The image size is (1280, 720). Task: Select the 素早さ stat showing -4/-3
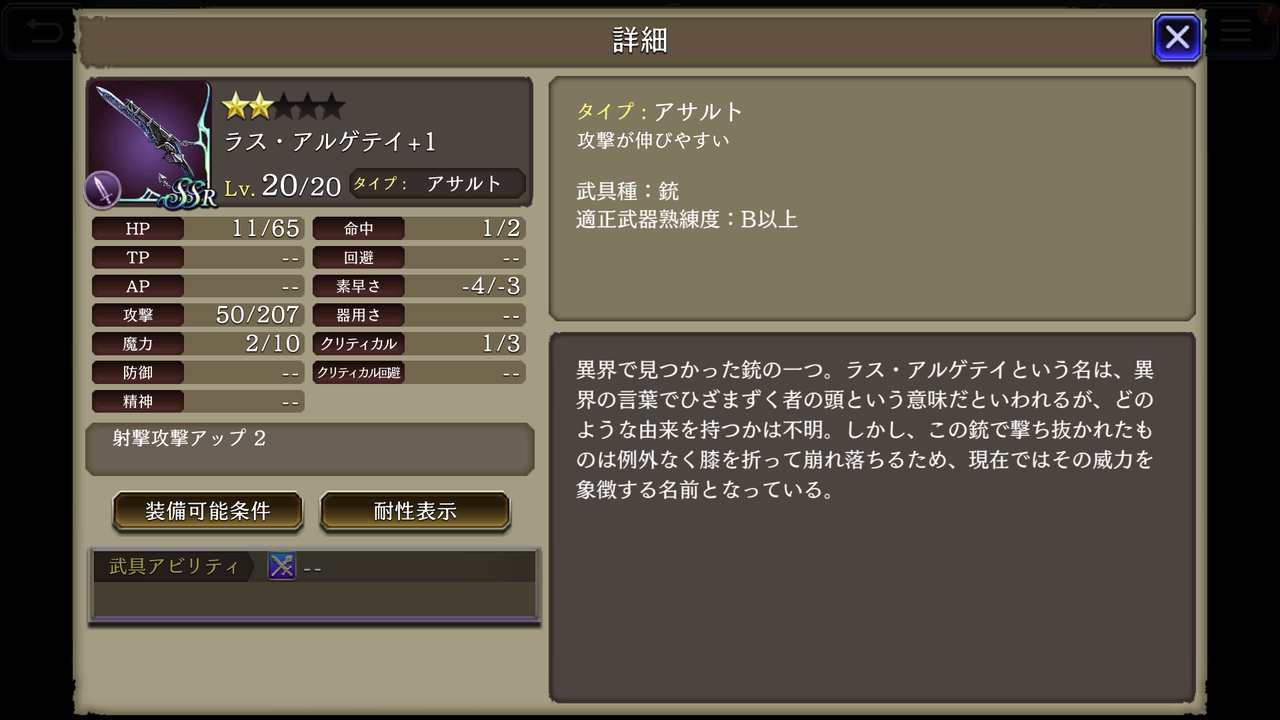click(418, 286)
